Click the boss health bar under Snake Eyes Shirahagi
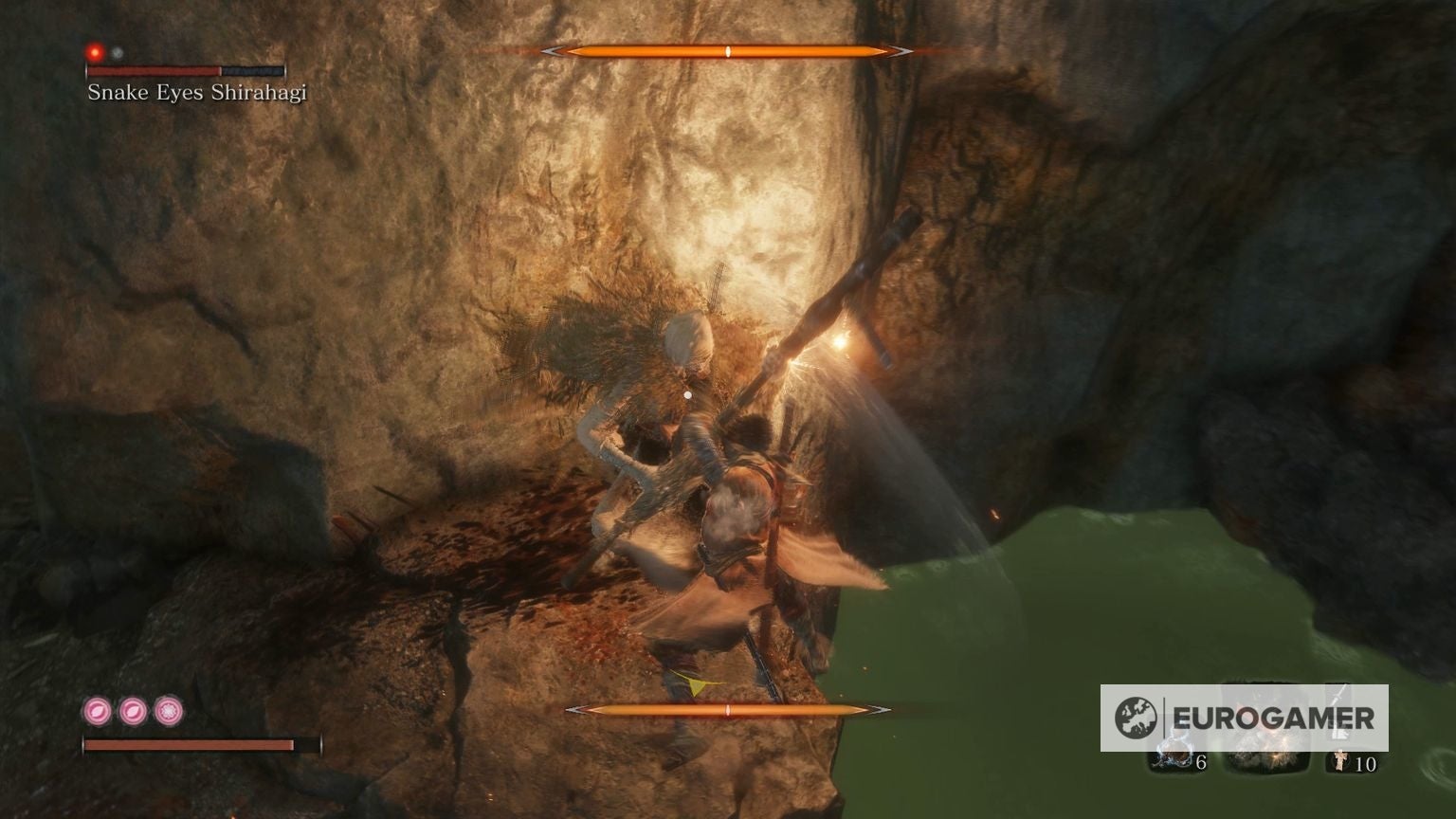Image resolution: width=1456 pixels, height=819 pixels. [185, 70]
